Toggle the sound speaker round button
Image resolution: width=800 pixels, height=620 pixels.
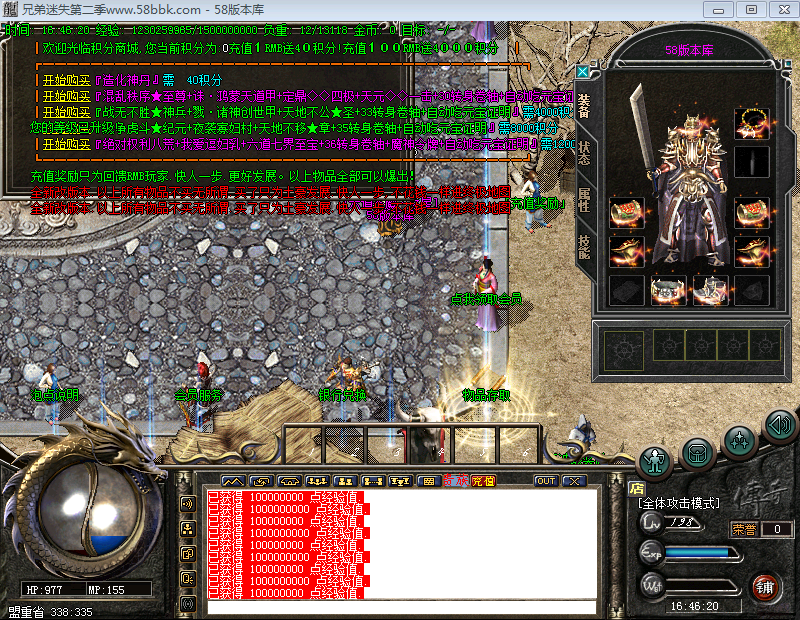point(779,427)
